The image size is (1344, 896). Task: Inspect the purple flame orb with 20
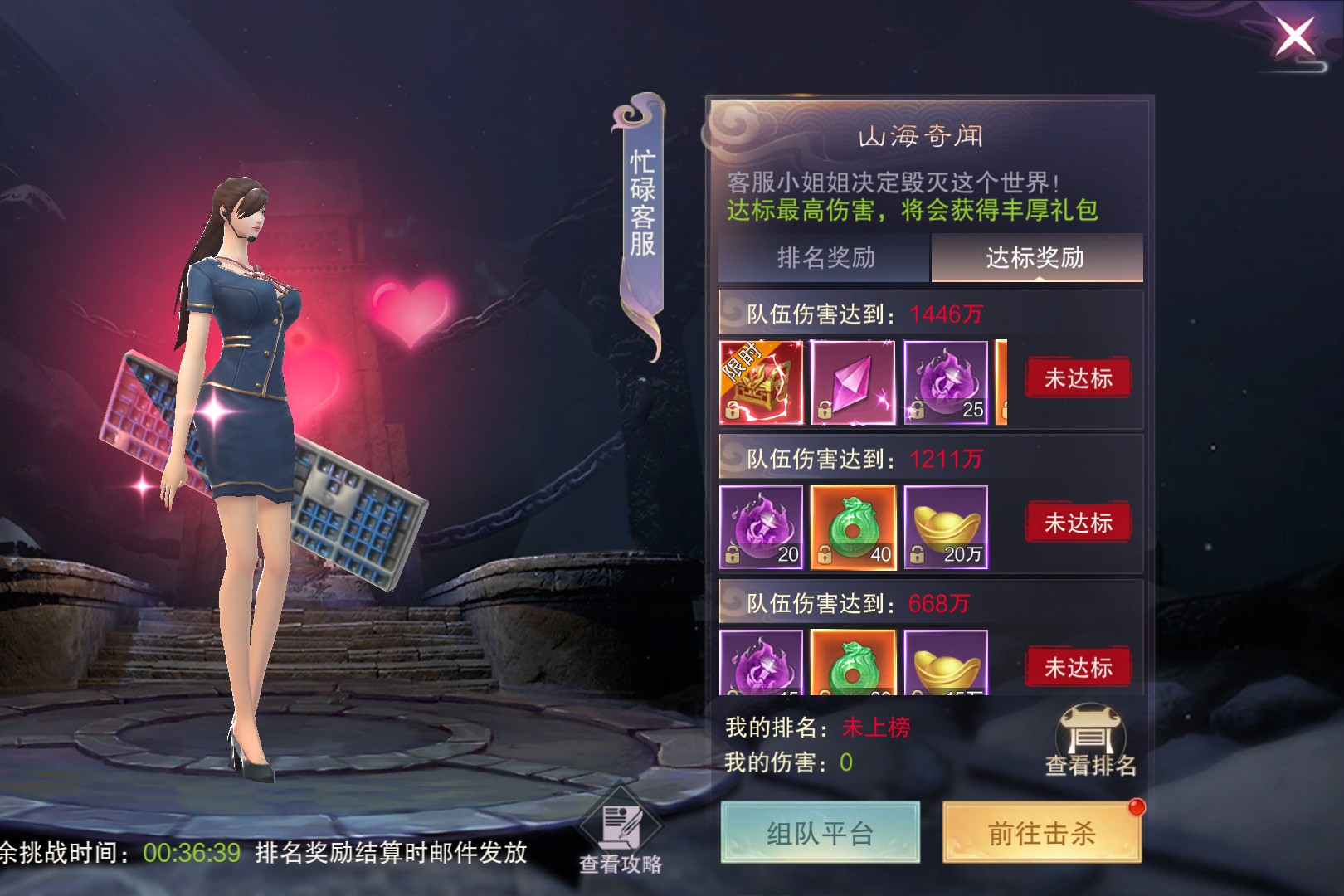(761, 528)
